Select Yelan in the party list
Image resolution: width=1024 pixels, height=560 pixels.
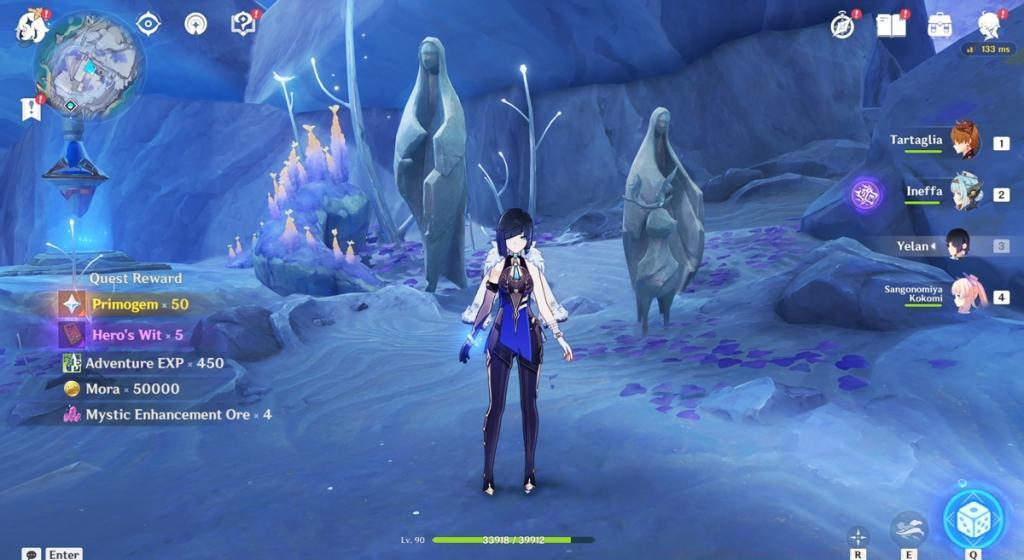pos(957,244)
